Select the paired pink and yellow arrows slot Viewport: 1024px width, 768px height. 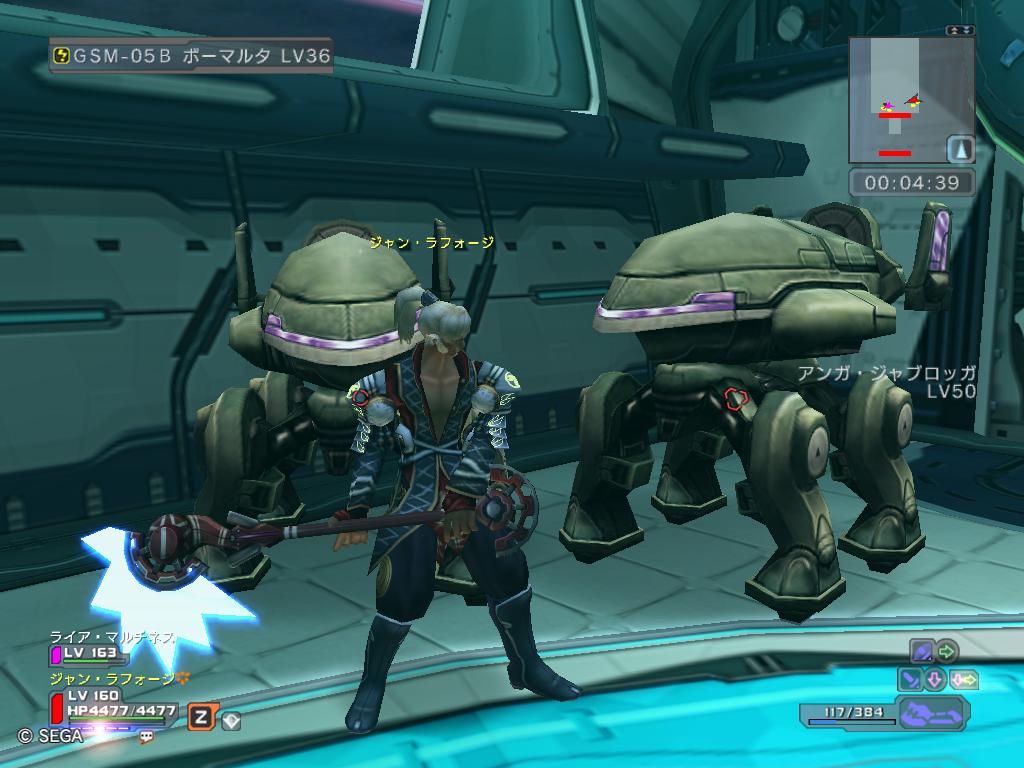tap(965, 680)
